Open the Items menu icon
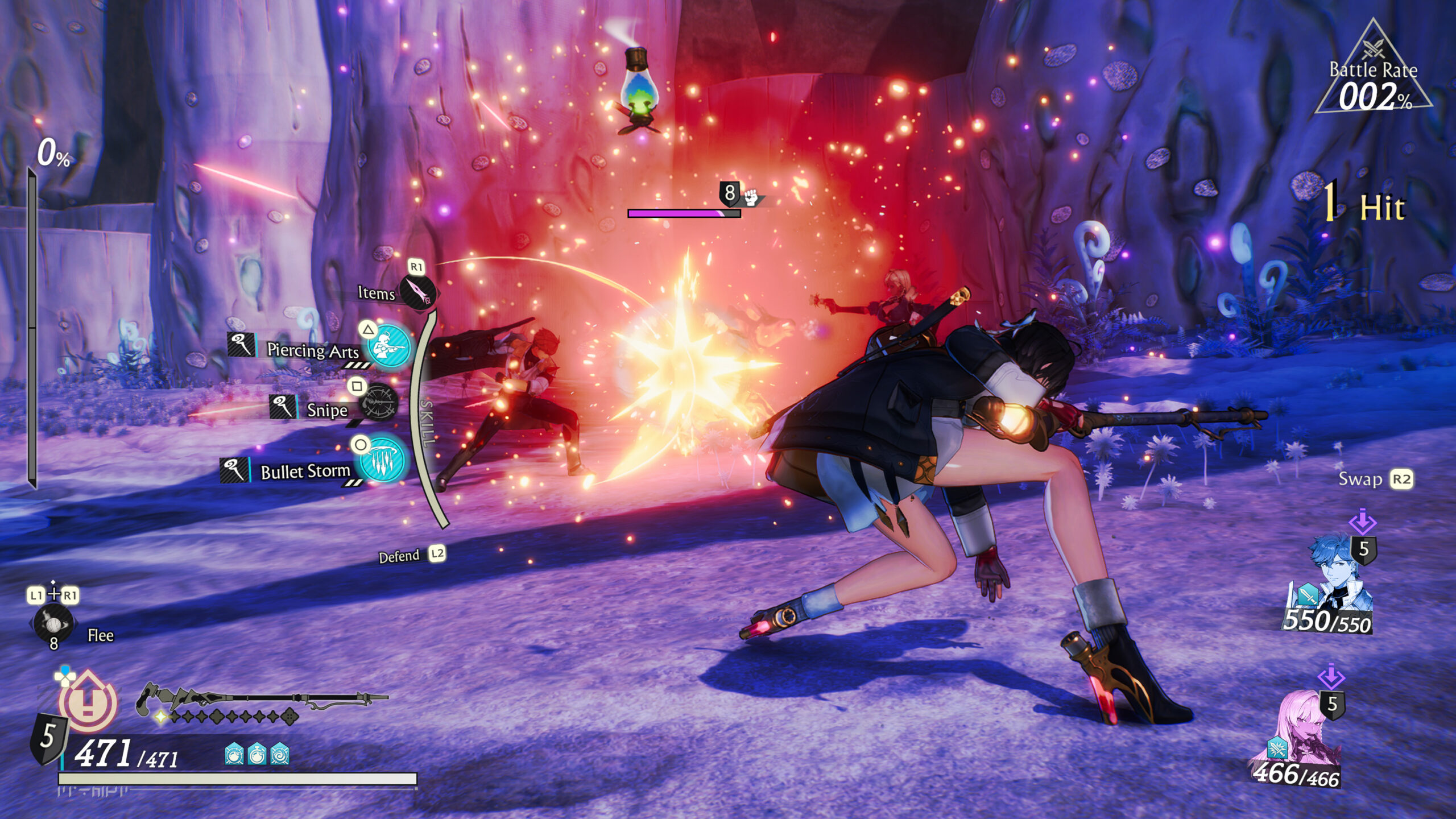This screenshot has height=819, width=1456. tap(418, 292)
